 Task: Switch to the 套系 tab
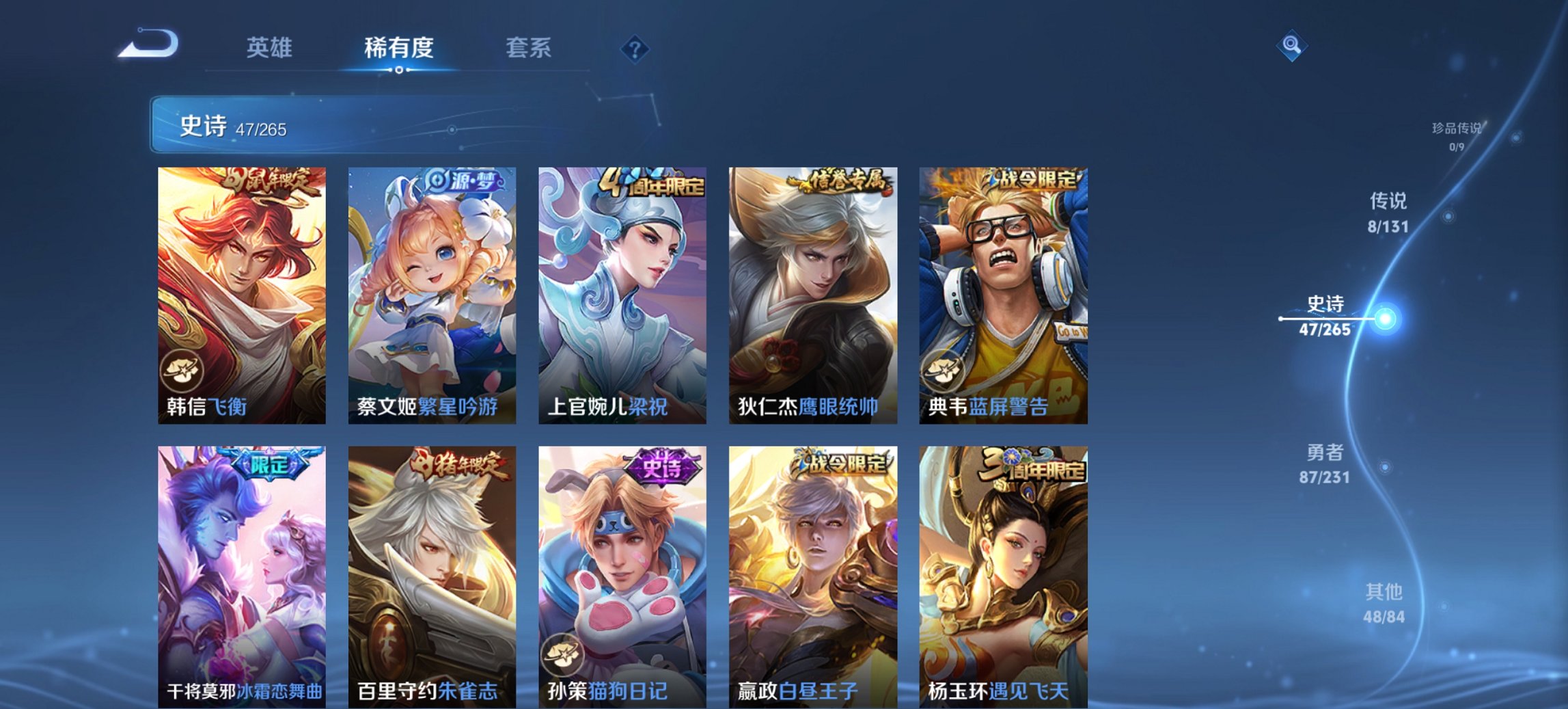tap(527, 48)
